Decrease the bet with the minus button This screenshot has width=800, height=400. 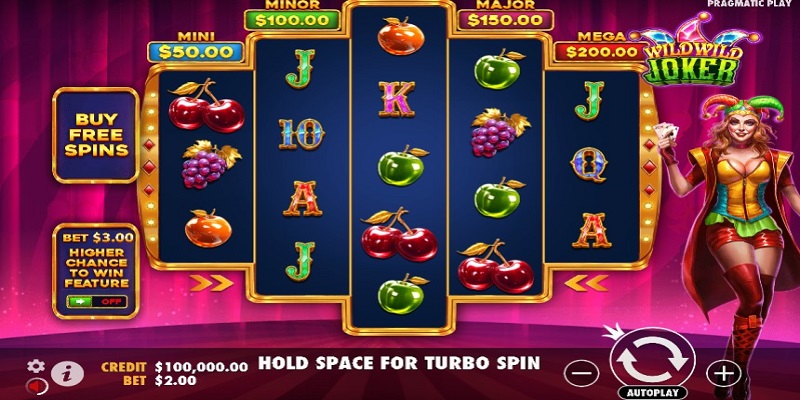coord(581,374)
